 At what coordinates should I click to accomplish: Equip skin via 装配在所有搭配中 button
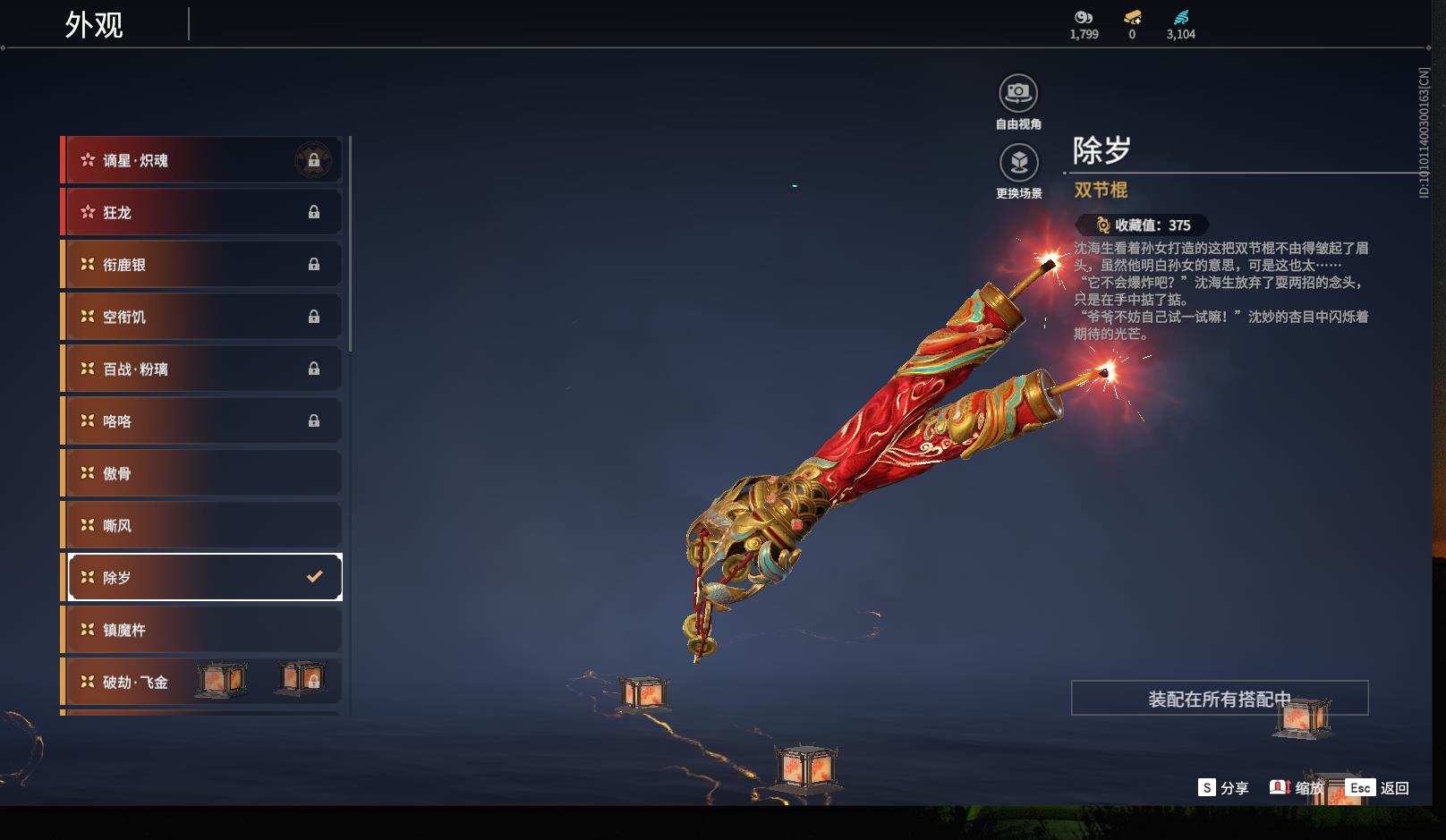pyautogui.click(x=1219, y=698)
